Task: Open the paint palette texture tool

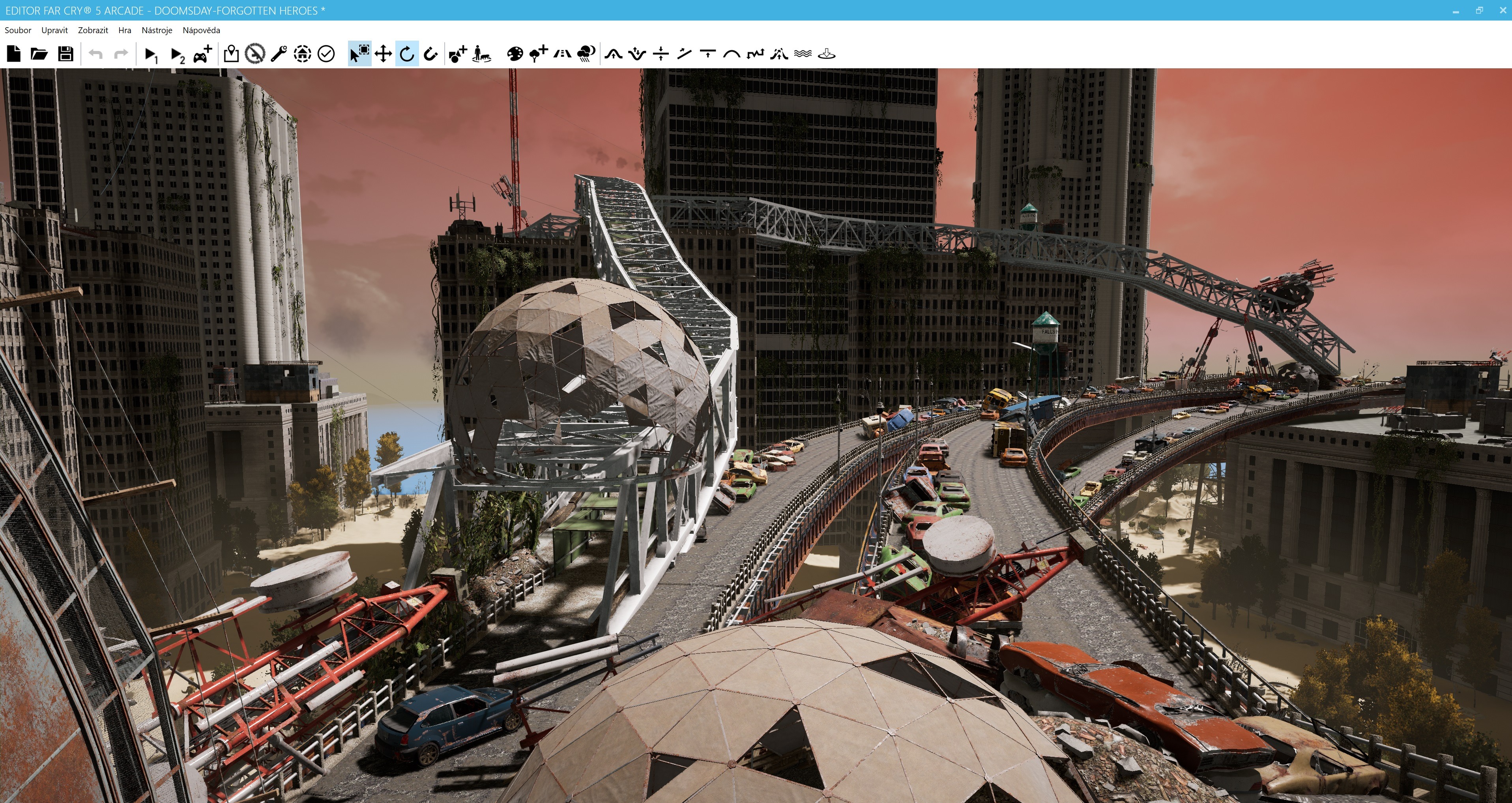Action: coord(514,54)
